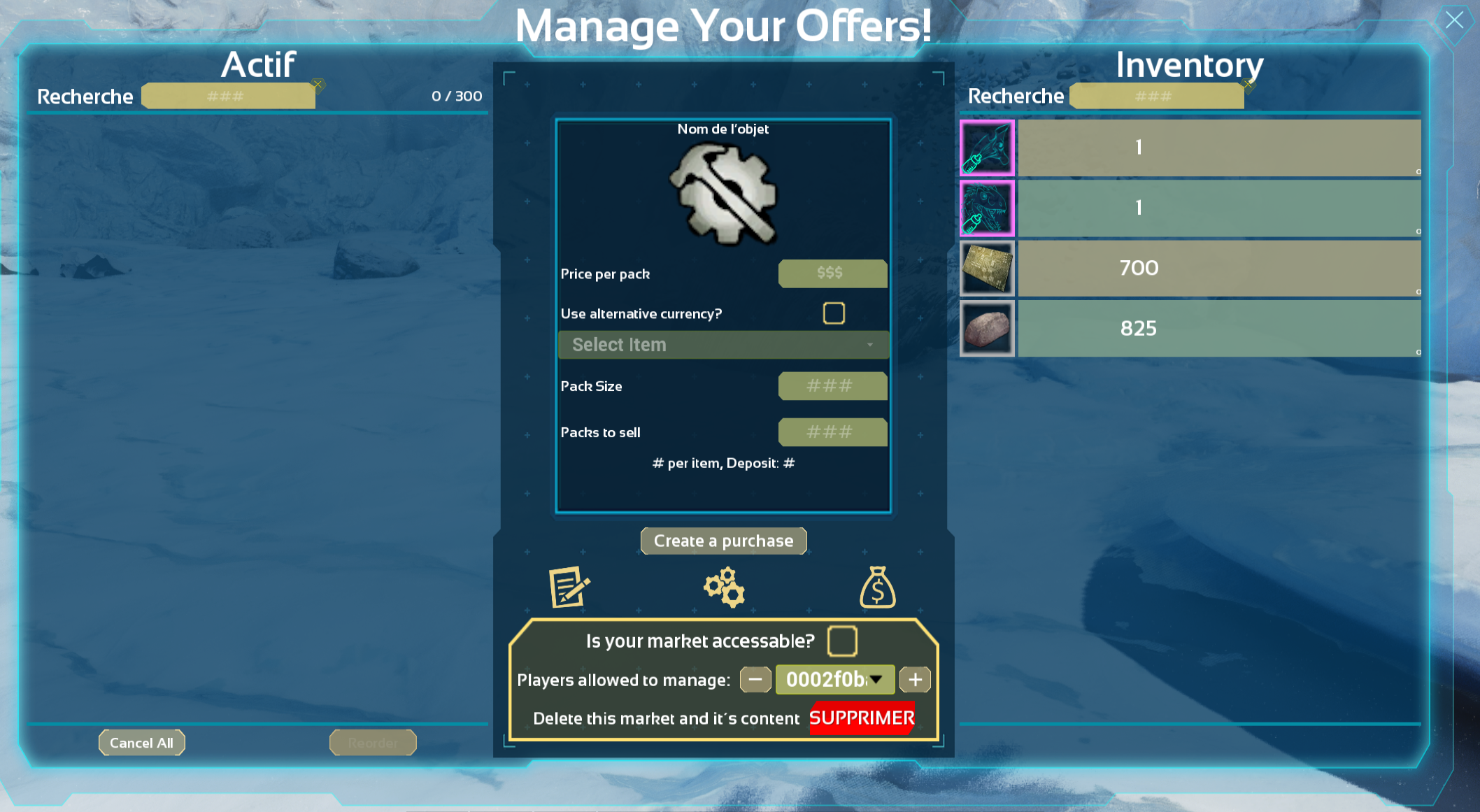1480x812 pixels.
Task: Open the gears settings icon
Action: [x=724, y=587]
